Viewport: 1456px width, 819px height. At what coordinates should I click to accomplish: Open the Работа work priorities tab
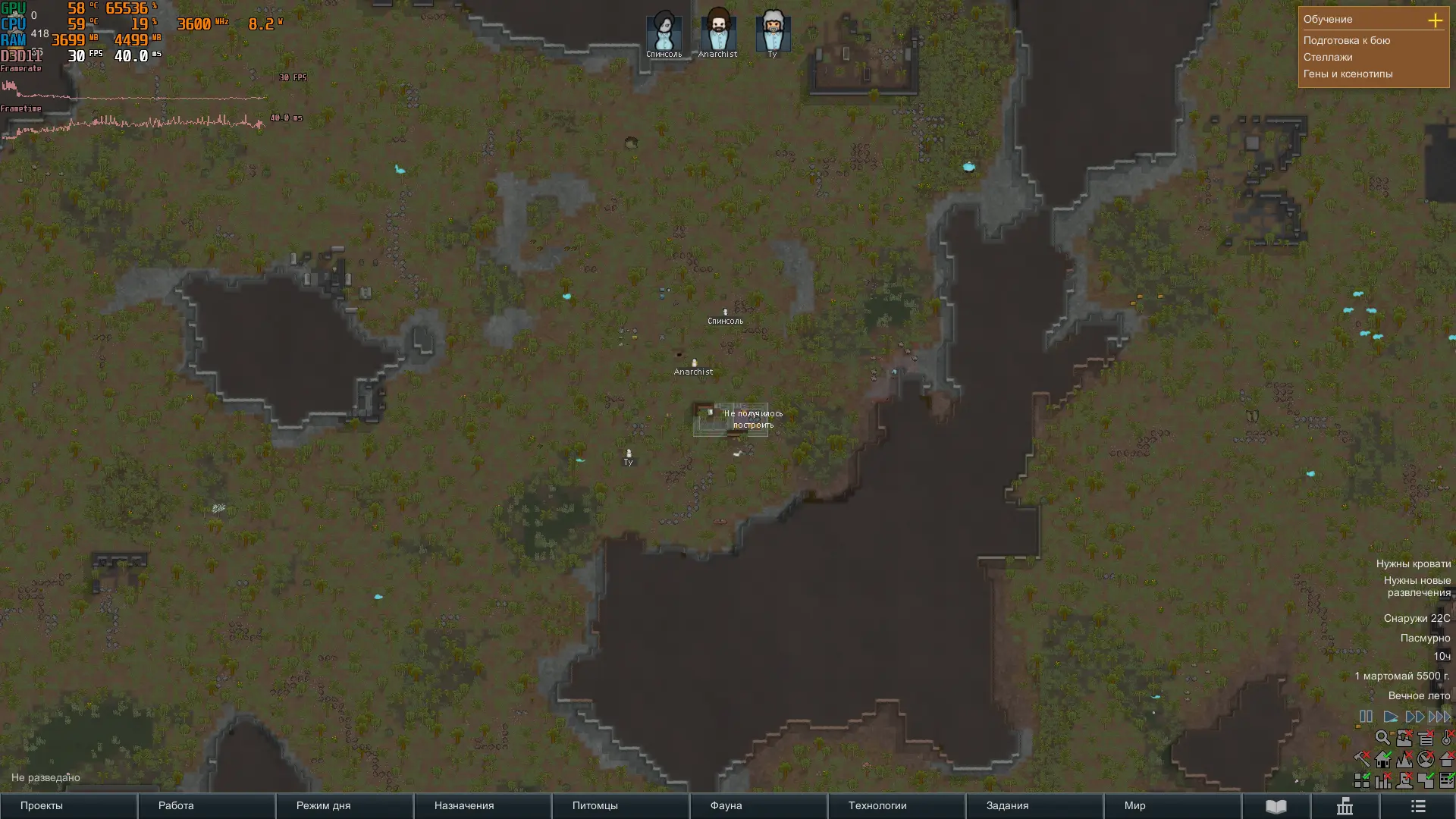(x=176, y=805)
